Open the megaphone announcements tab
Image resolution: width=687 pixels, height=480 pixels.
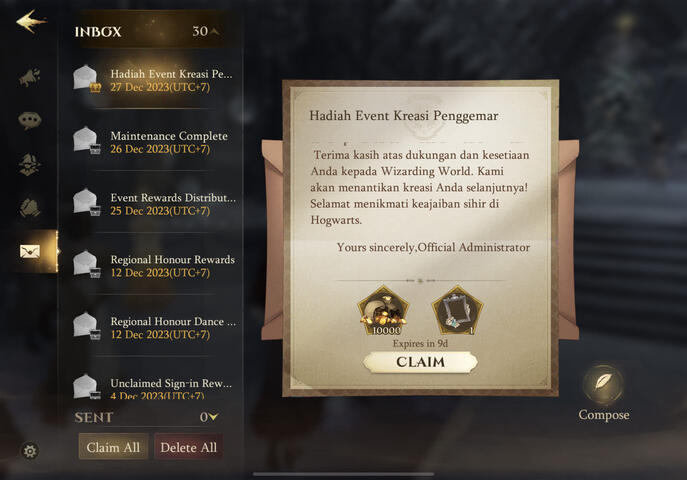click(x=29, y=76)
